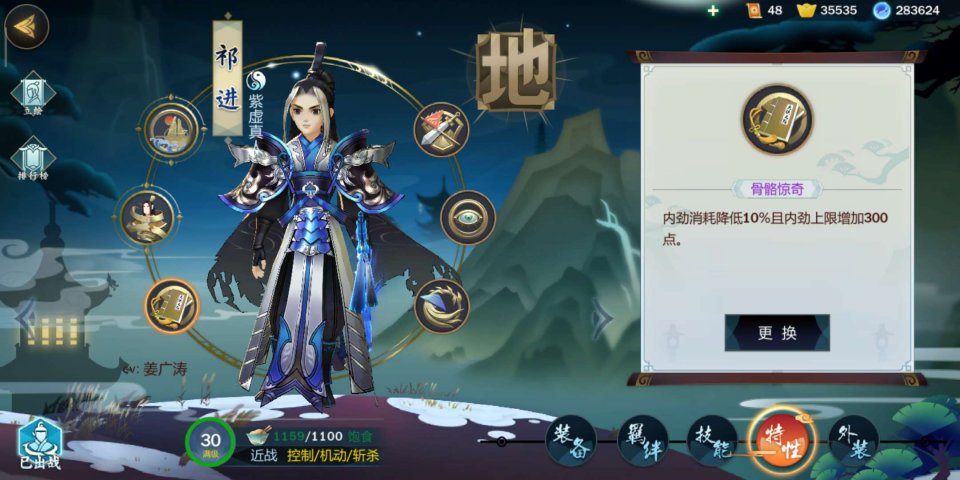This screenshot has height=480, width=960.
Task: Switch to the 技能 skills tab
Action: [712, 441]
